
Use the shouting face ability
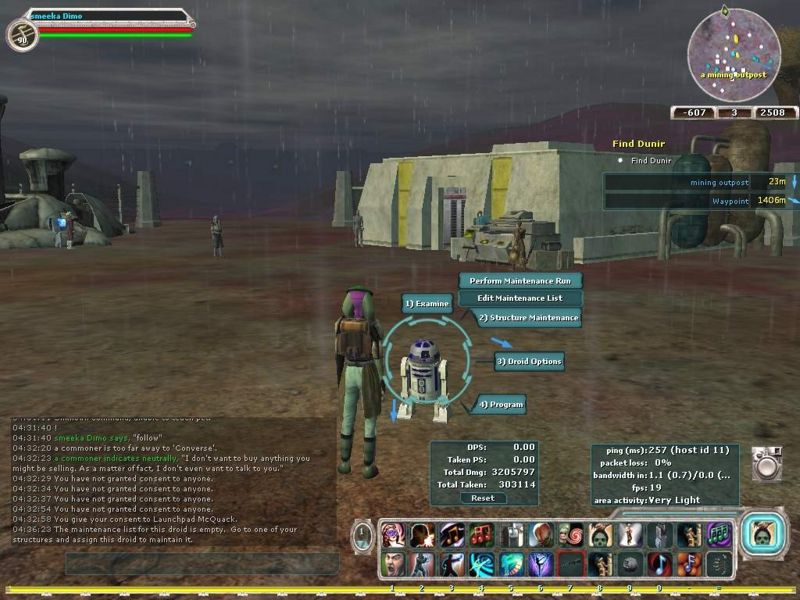[394, 564]
